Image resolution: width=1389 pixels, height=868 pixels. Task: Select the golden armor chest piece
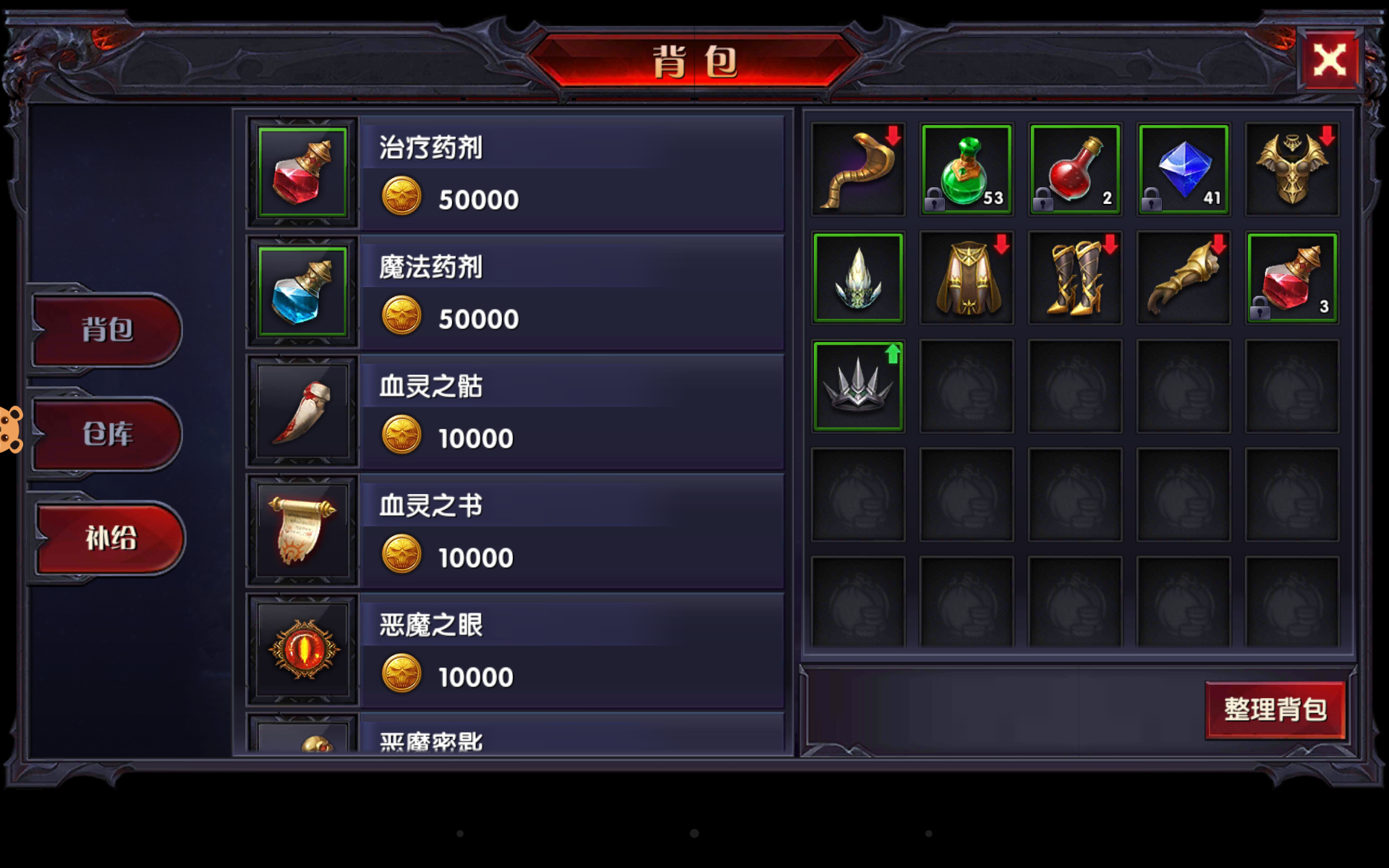pyautogui.click(x=1292, y=169)
